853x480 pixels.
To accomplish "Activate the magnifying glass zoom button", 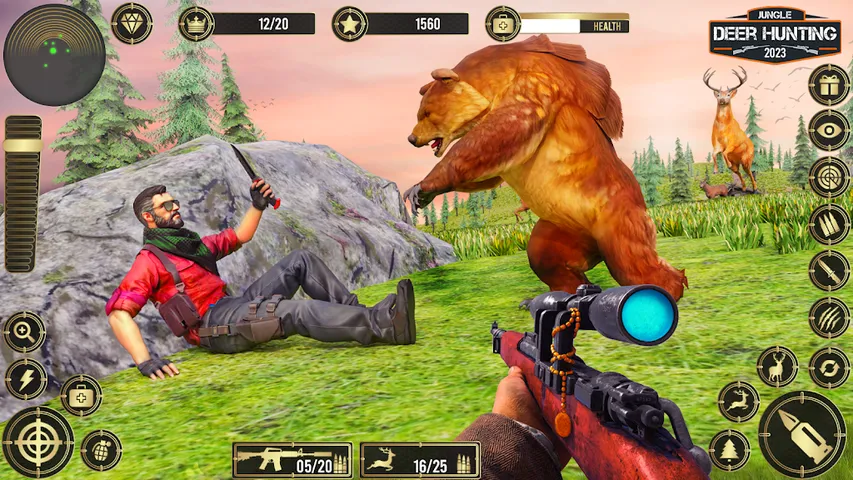I will [24, 332].
